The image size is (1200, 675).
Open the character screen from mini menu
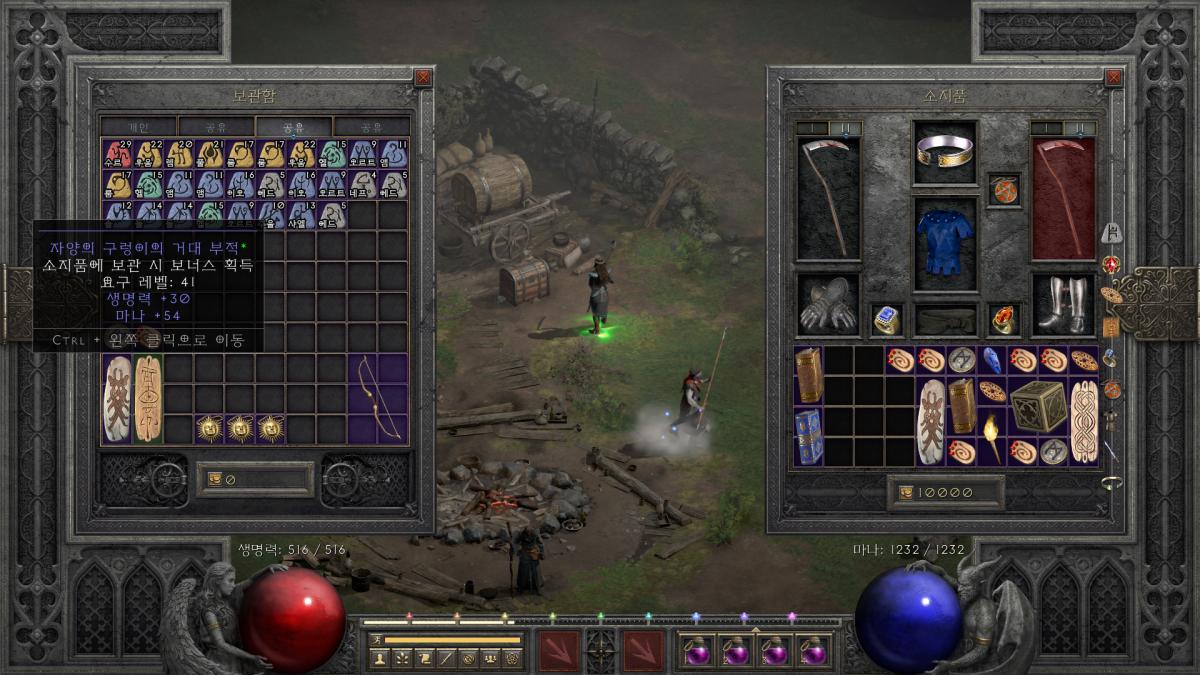click(x=379, y=657)
